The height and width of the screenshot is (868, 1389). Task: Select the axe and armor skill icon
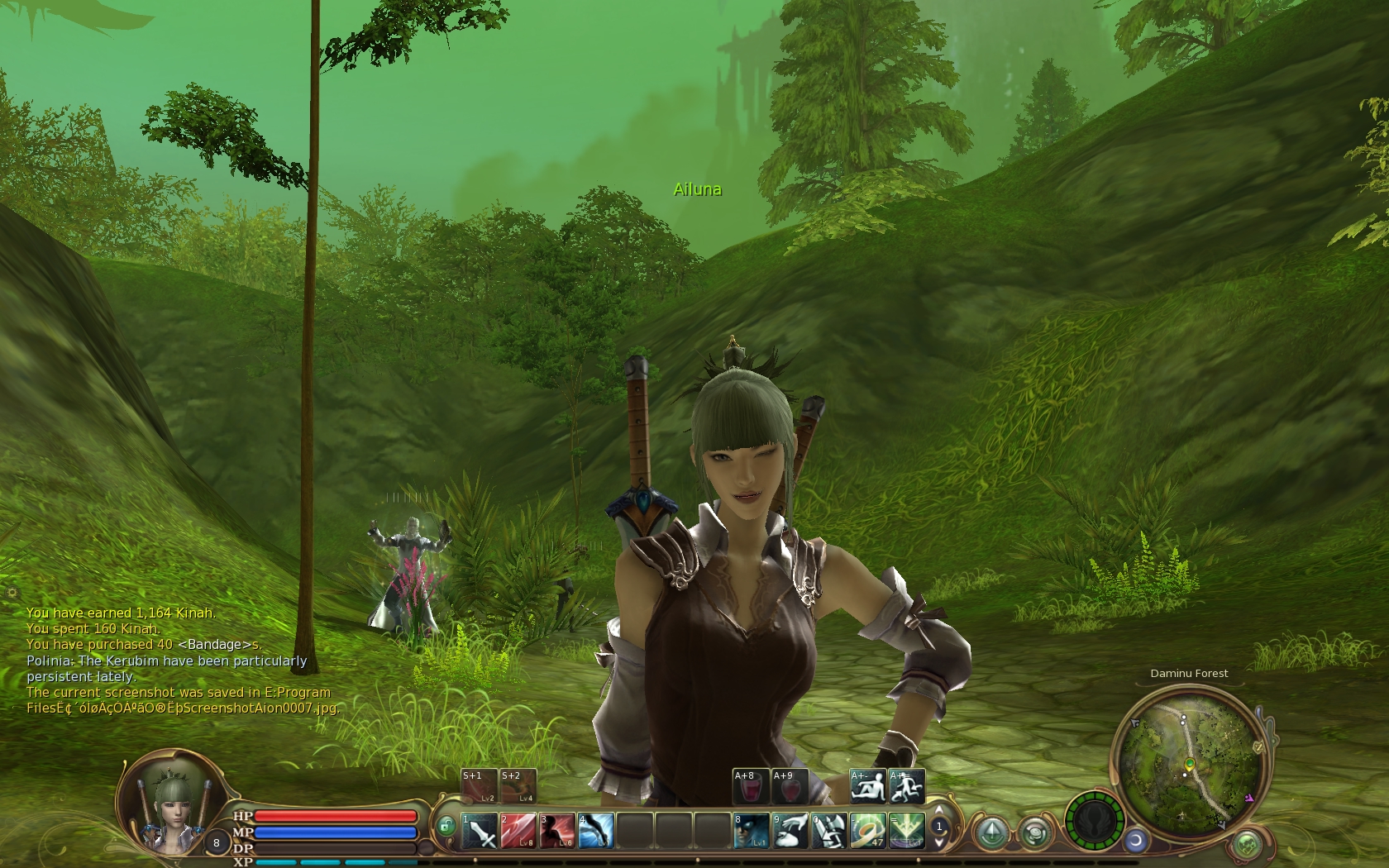click(828, 831)
